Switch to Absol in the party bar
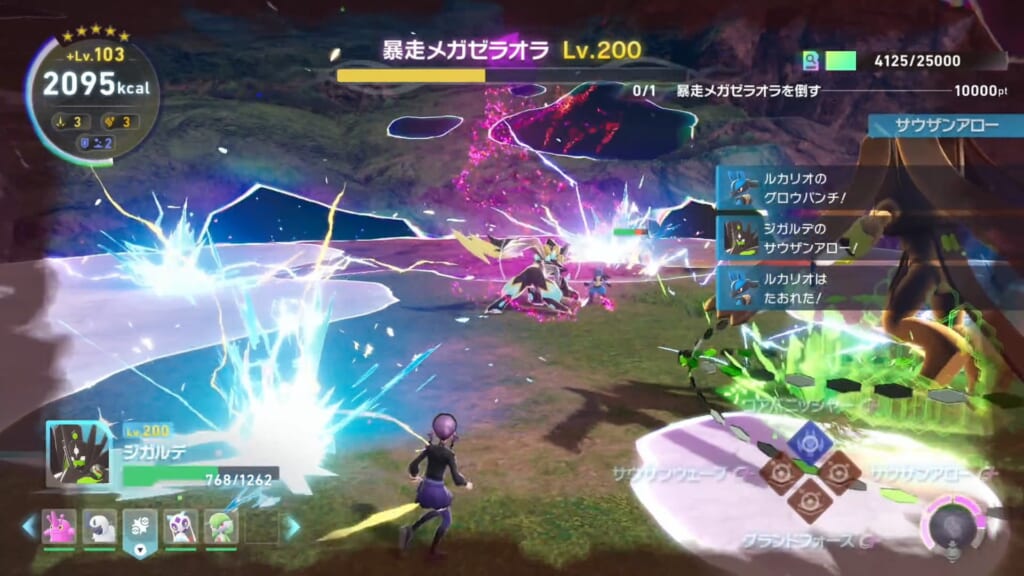Screen dimensions: 1024x576 point(99,526)
